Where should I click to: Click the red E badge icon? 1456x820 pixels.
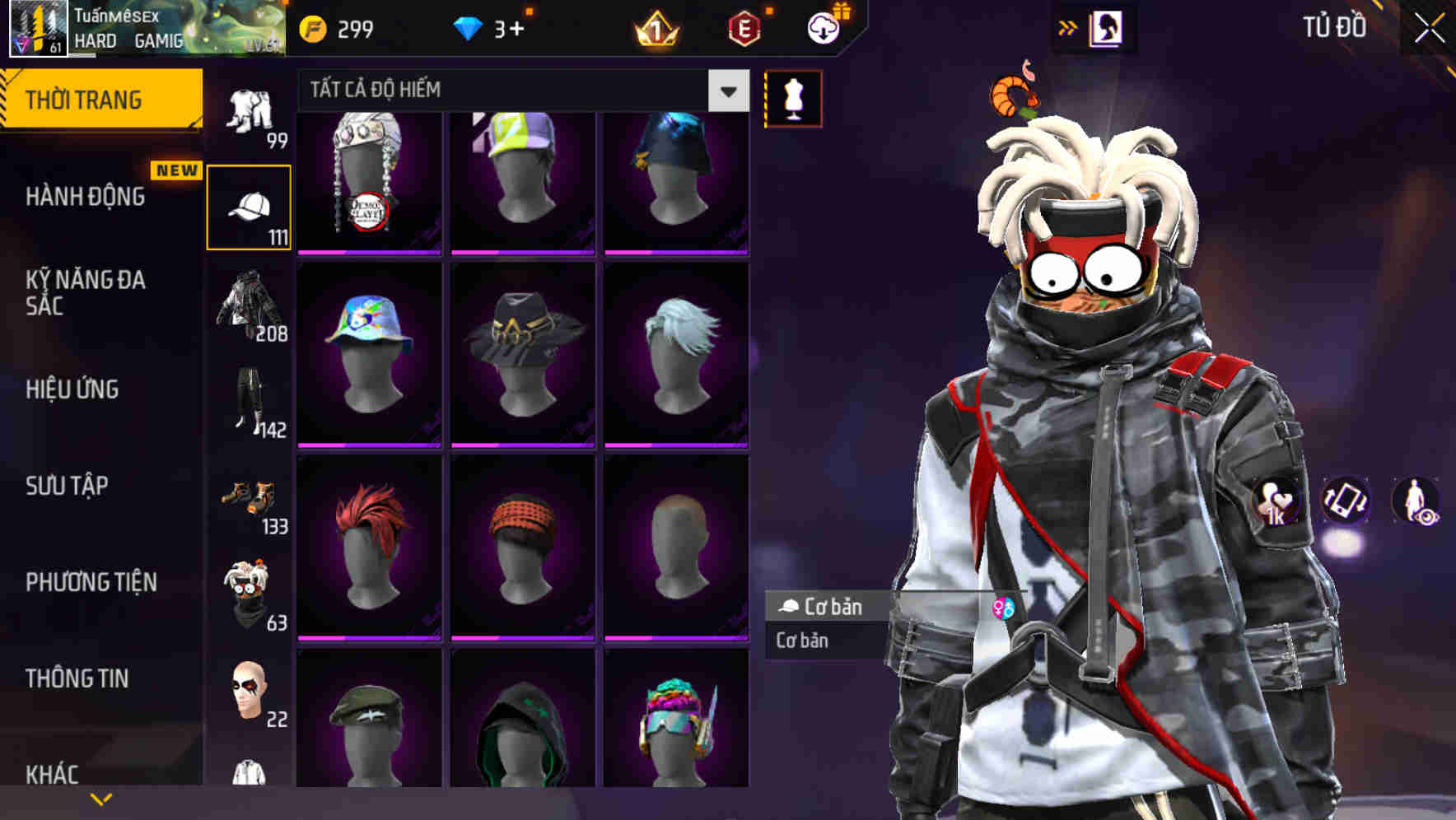745,29
